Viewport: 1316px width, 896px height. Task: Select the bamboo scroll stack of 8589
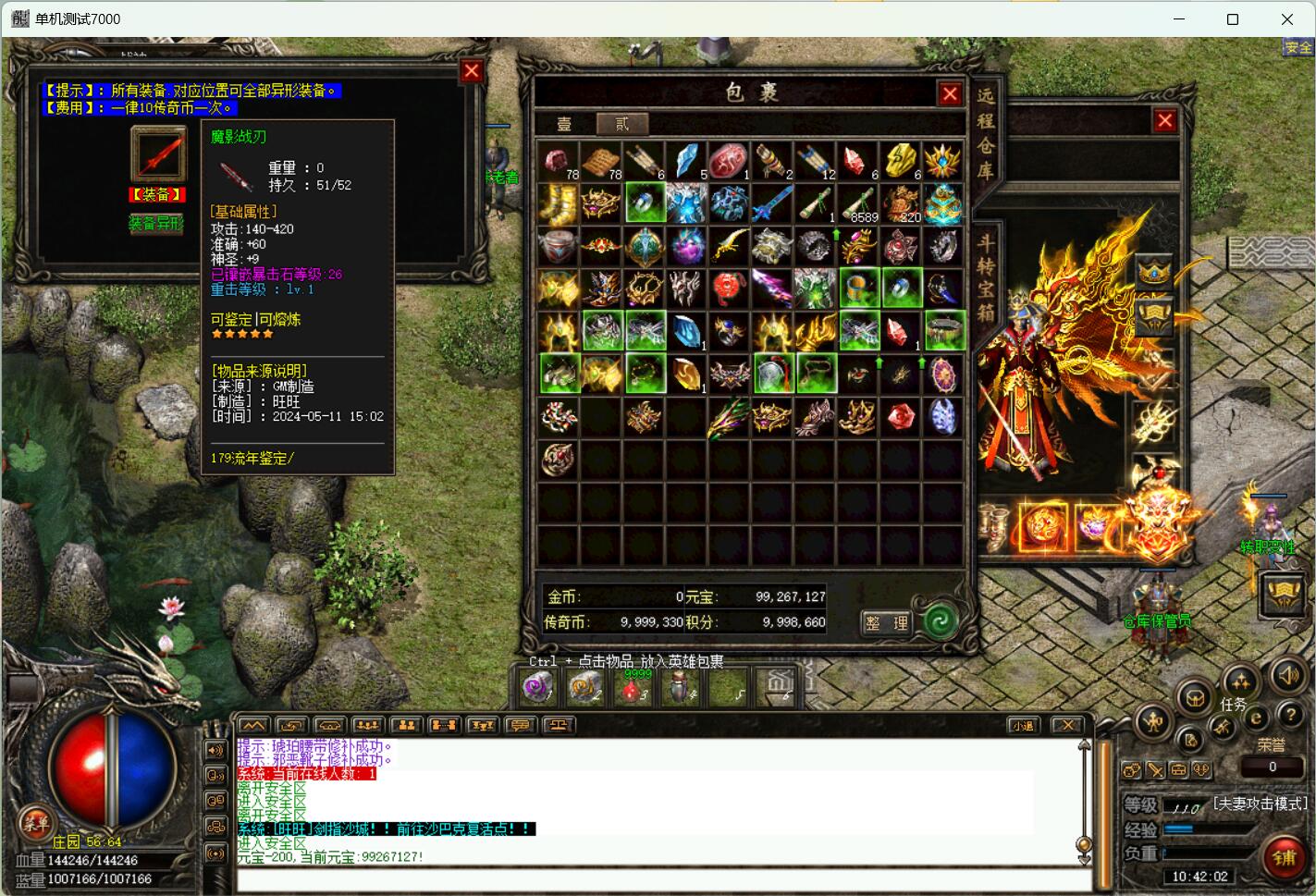click(x=857, y=203)
